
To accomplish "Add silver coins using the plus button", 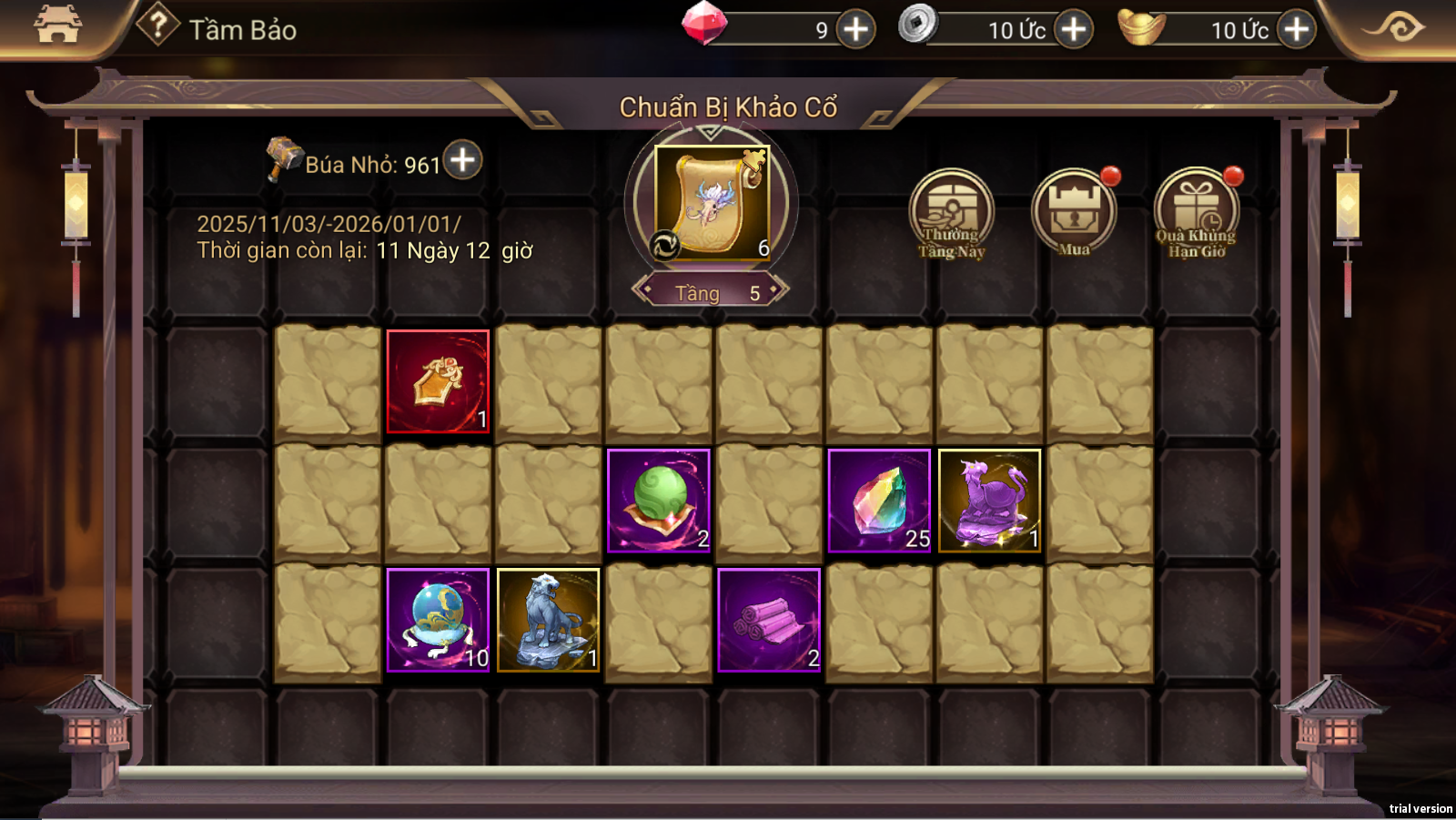I will pyautogui.click(x=1074, y=29).
